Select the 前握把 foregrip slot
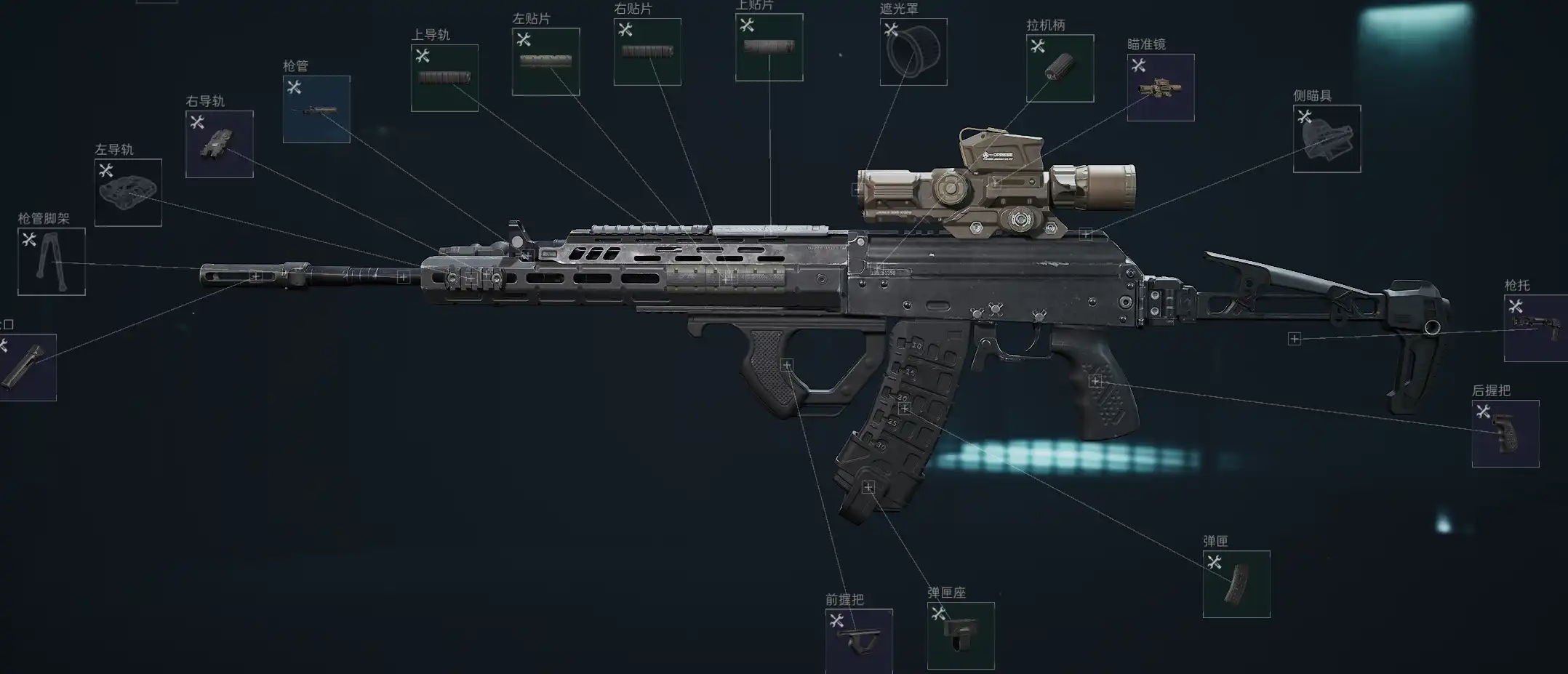Image resolution: width=1568 pixels, height=674 pixels. (x=859, y=641)
